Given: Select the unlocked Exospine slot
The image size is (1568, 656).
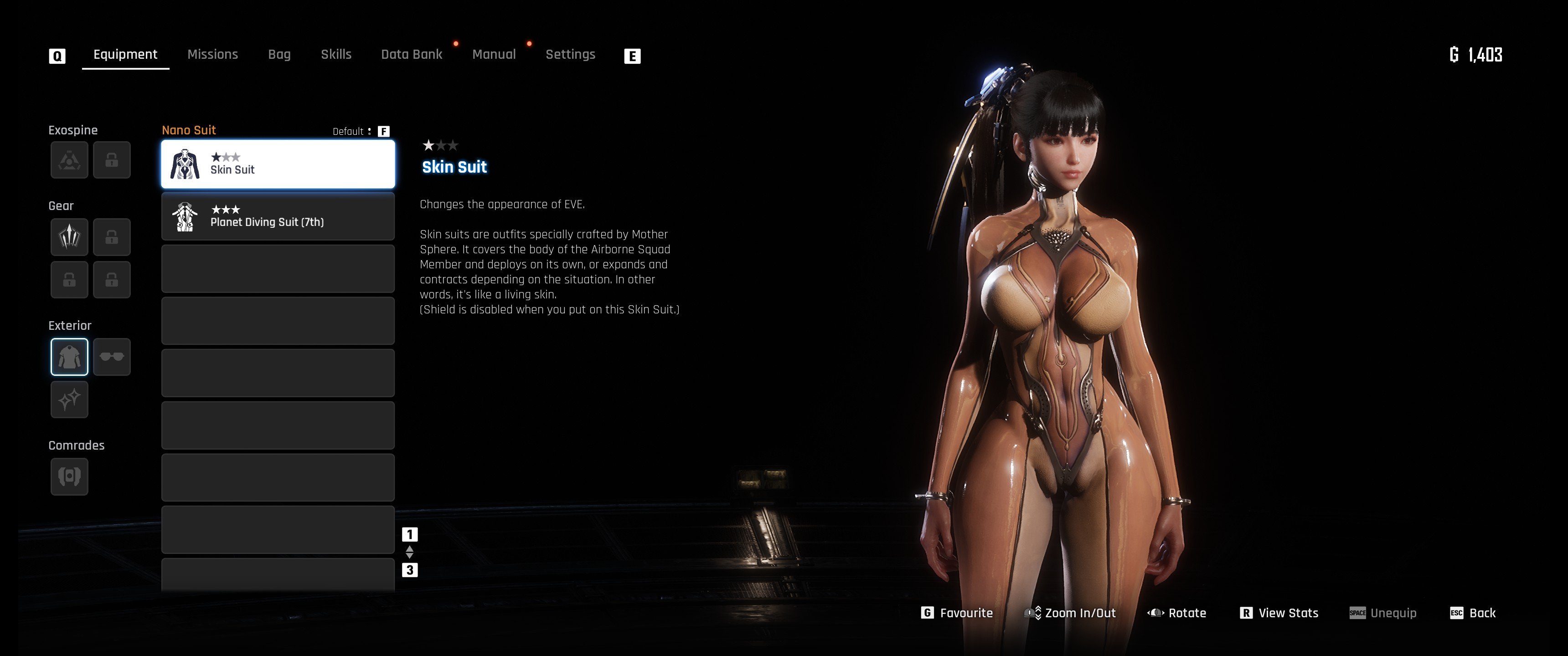Looking at the screenshot, I should point(69,160).
